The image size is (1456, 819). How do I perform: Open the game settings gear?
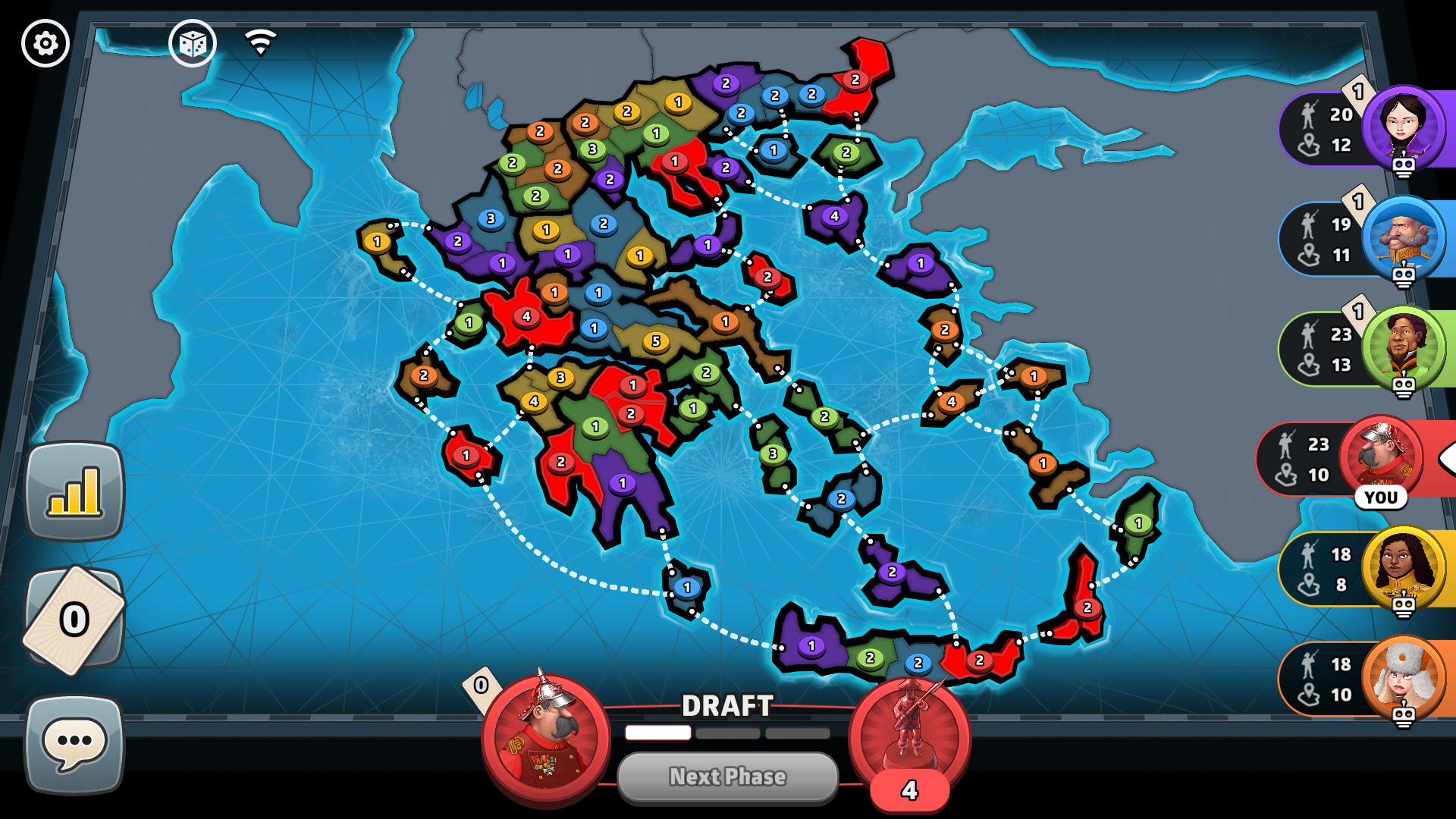pyautogui.click(x=45, y=43)
